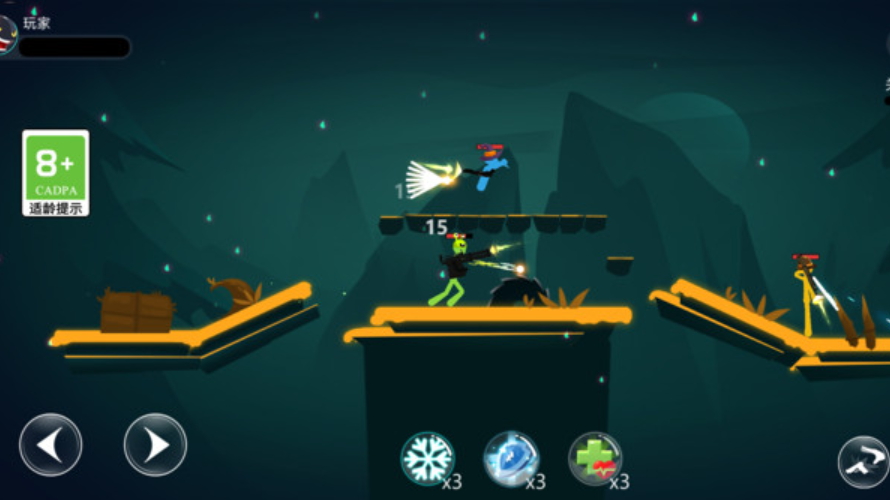
Task: Open the CADPA 8+ age rating notice
Action: [x=56, y=173]
